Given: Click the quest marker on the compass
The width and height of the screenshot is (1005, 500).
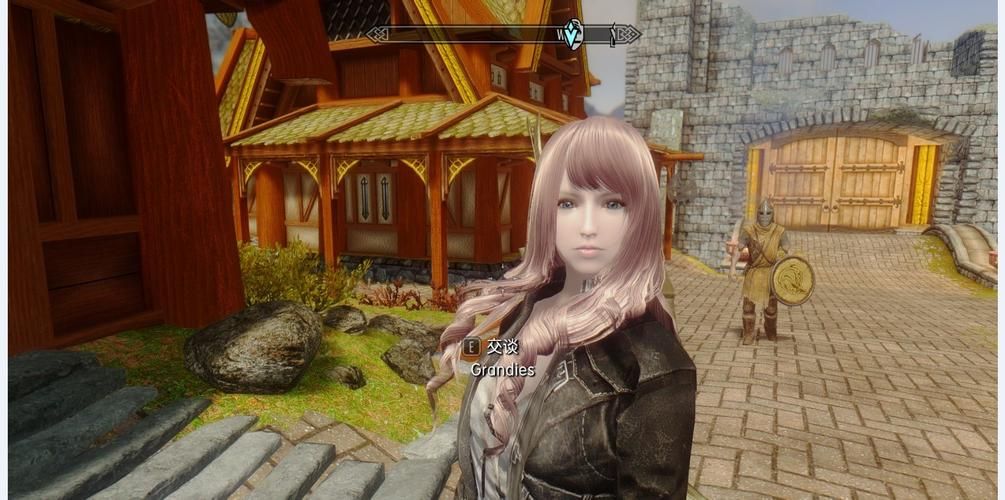Looking at the screenshot, I should tap(573, 34).
